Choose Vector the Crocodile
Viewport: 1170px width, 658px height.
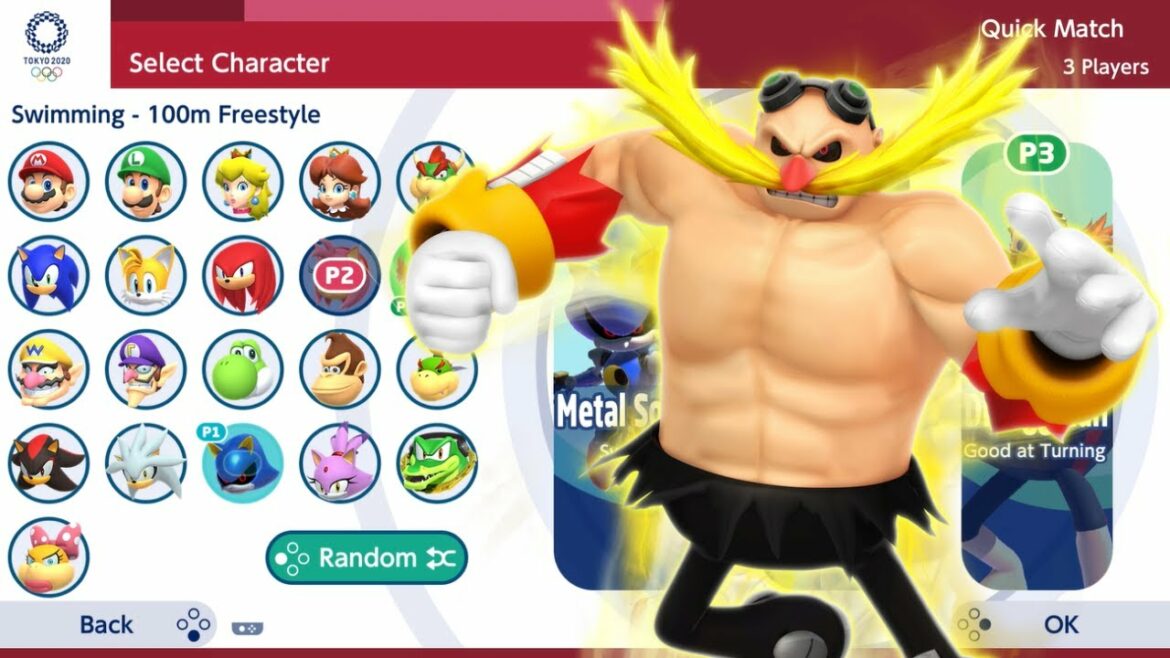click(436, 463)
